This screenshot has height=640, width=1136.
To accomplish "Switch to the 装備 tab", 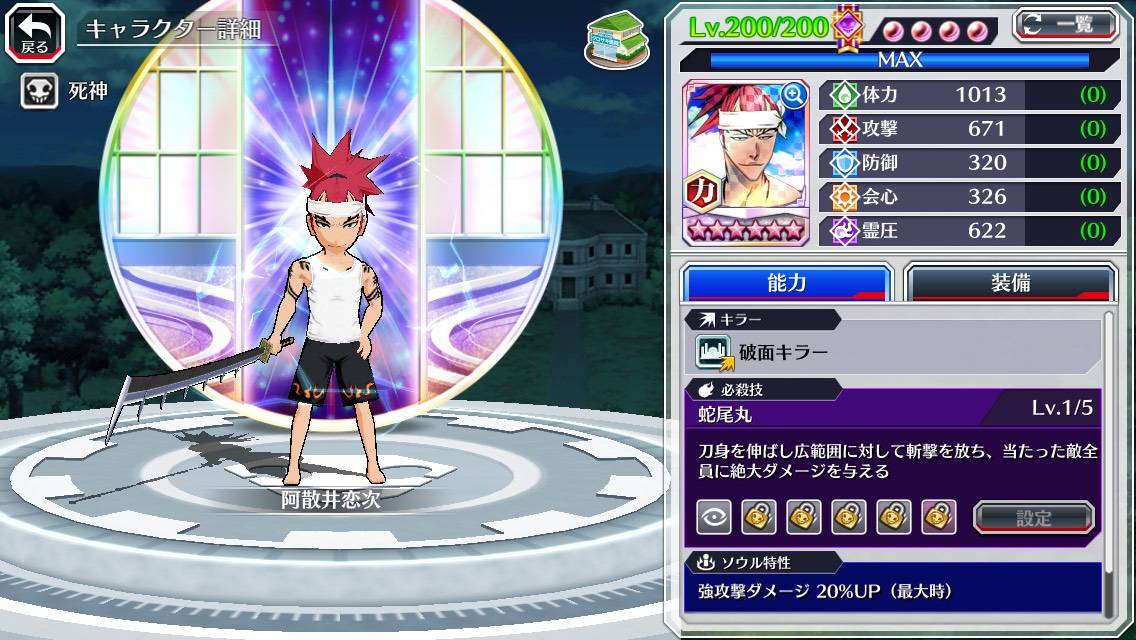I will click(1010, 283).
